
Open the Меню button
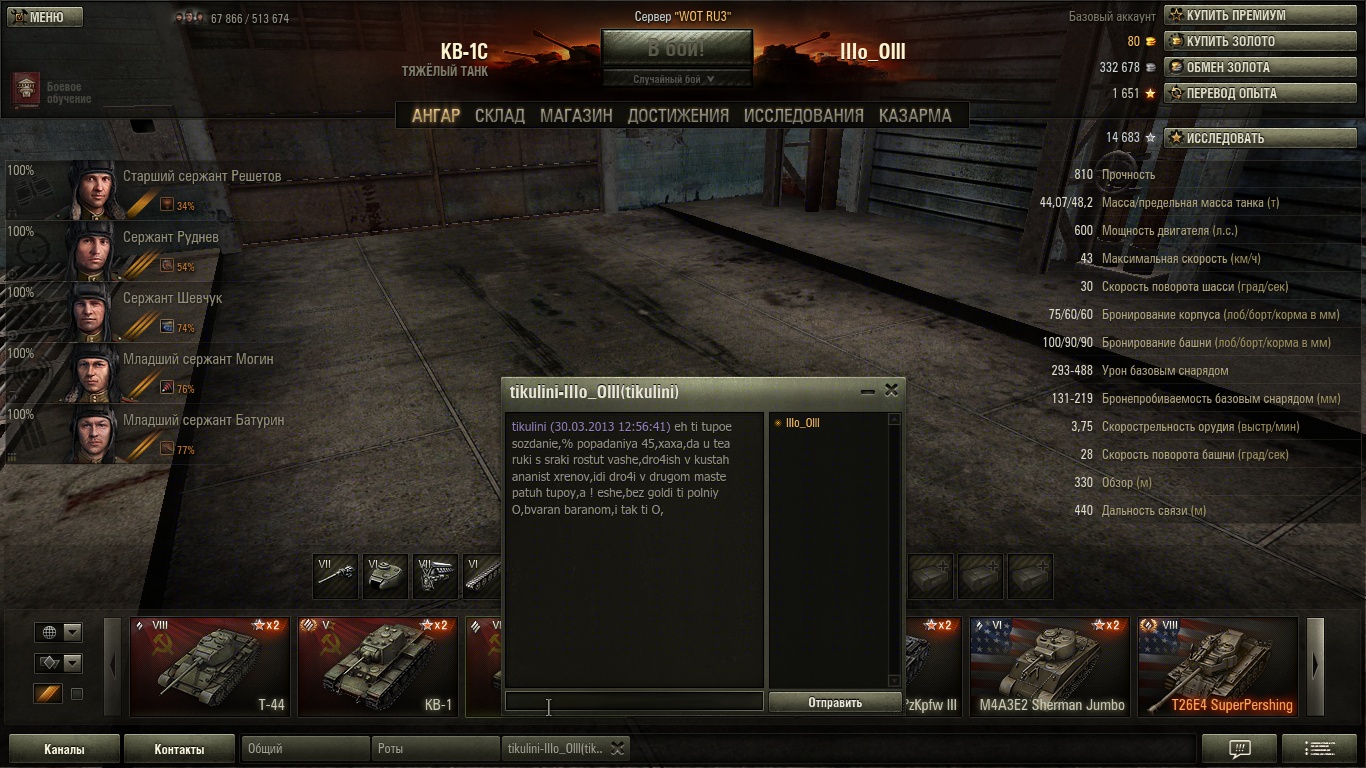pos(46,17)
